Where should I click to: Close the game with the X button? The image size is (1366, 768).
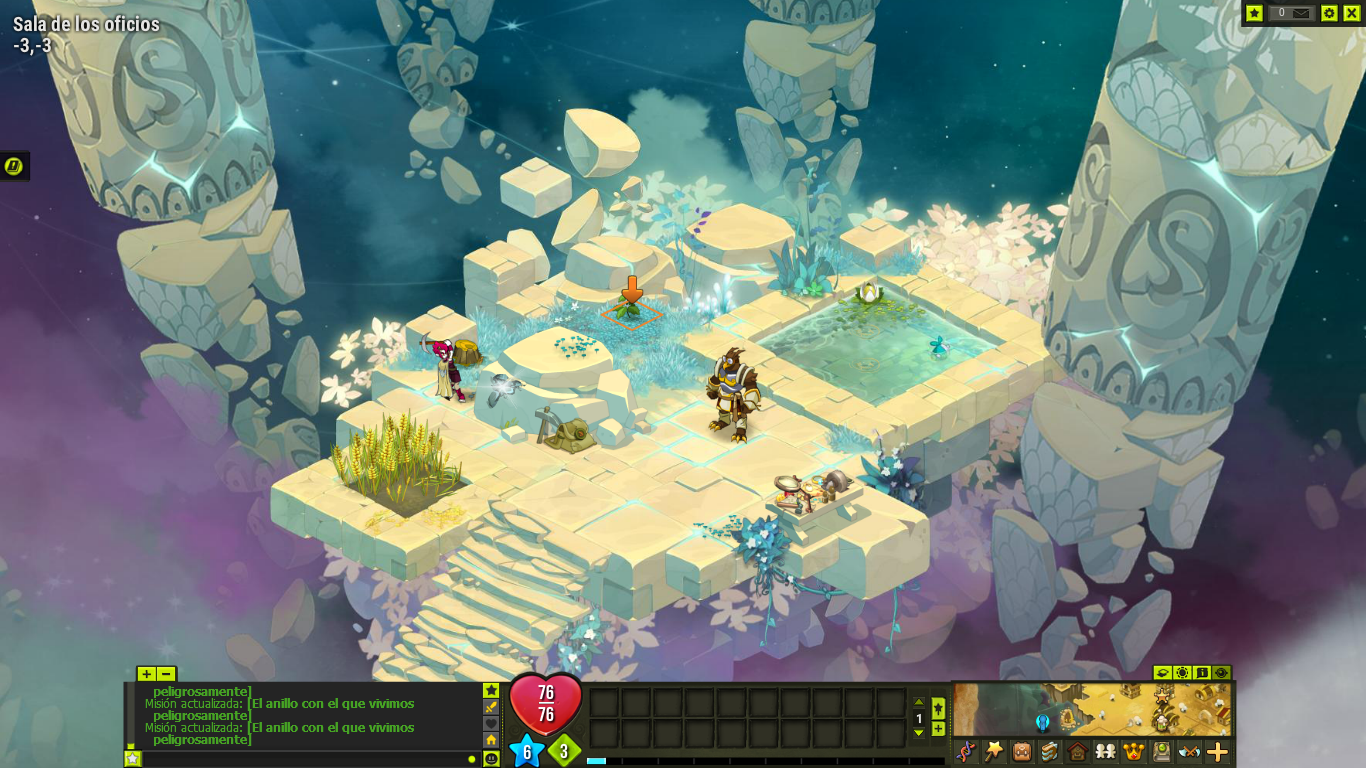pyautogui.click(x=1351, y=13)
